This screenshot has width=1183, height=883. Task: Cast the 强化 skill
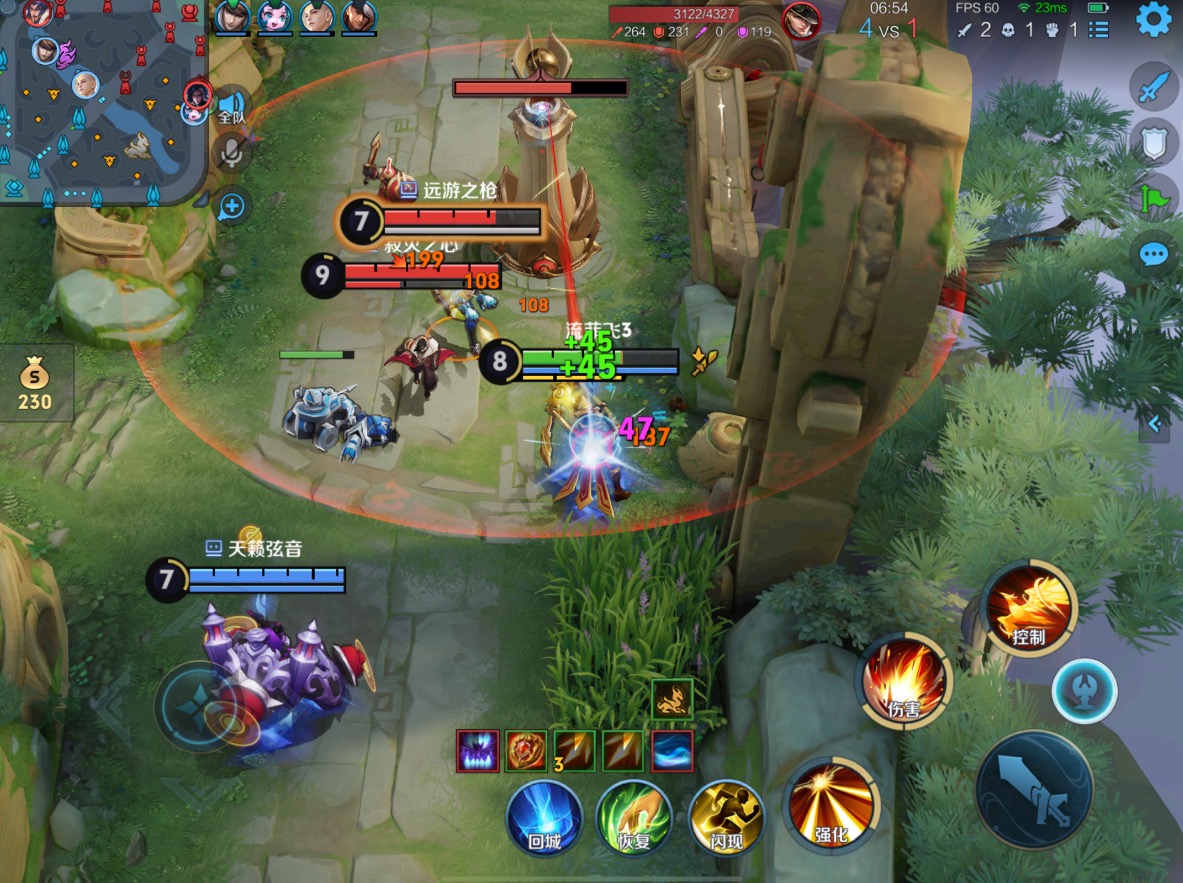(x=831, y=803)
